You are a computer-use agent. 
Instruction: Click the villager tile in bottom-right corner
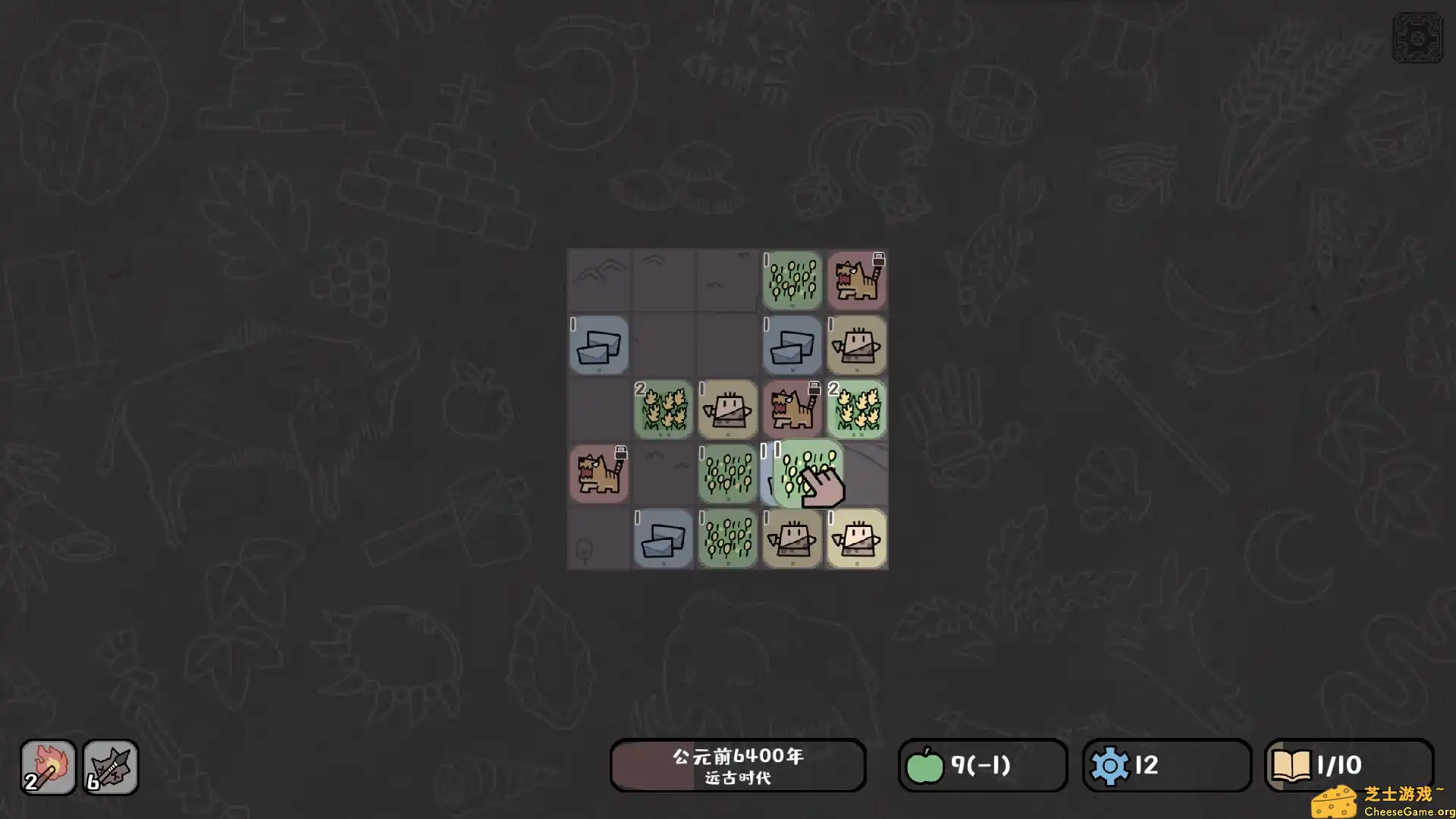click(x=856, y=540)
